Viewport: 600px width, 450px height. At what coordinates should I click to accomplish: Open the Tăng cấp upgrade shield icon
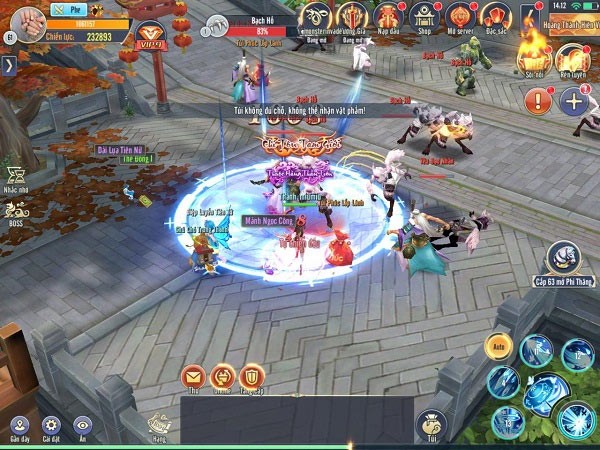point(251,377)
